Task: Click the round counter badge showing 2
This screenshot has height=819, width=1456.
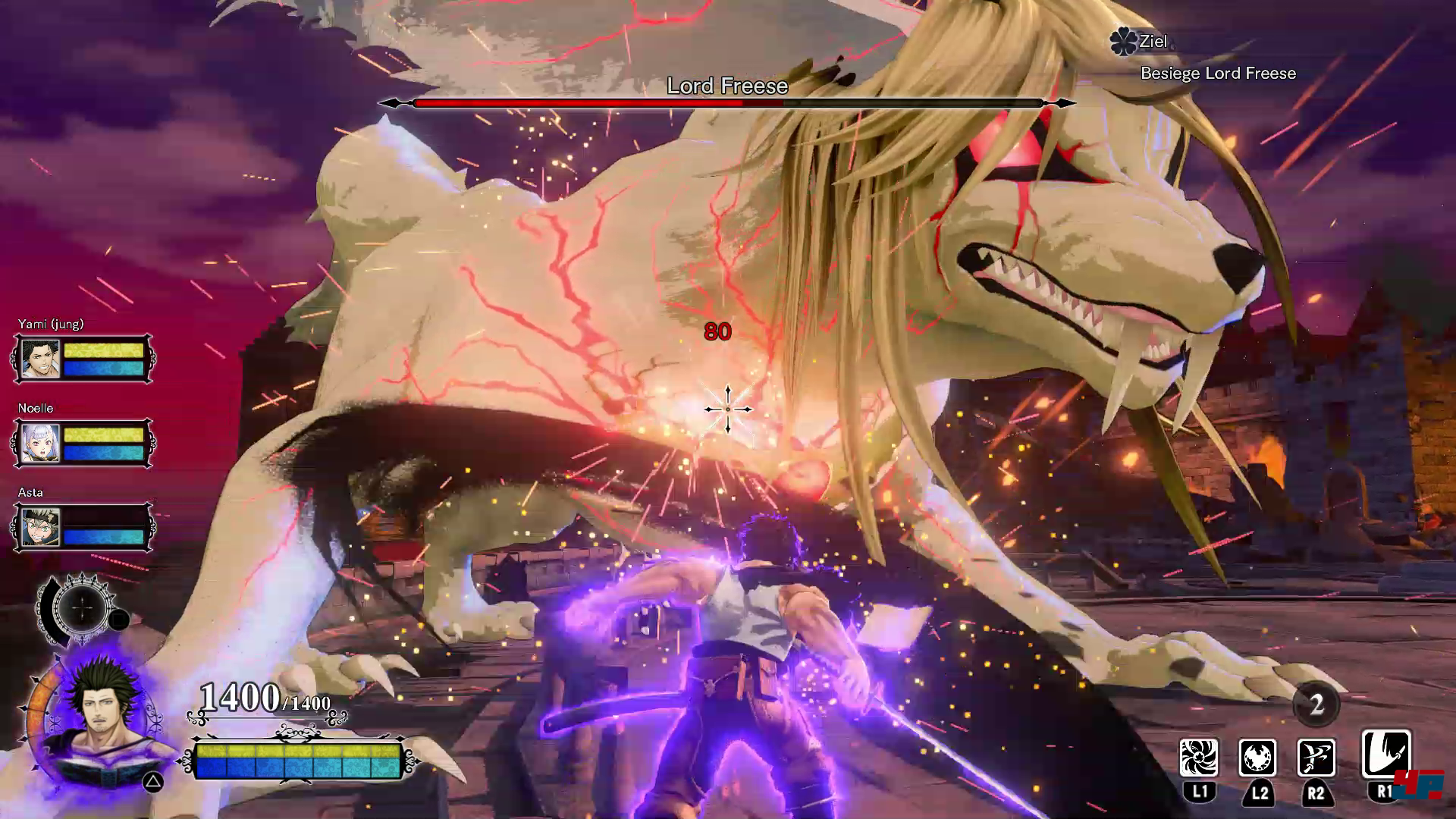Action: [1316, 704]
